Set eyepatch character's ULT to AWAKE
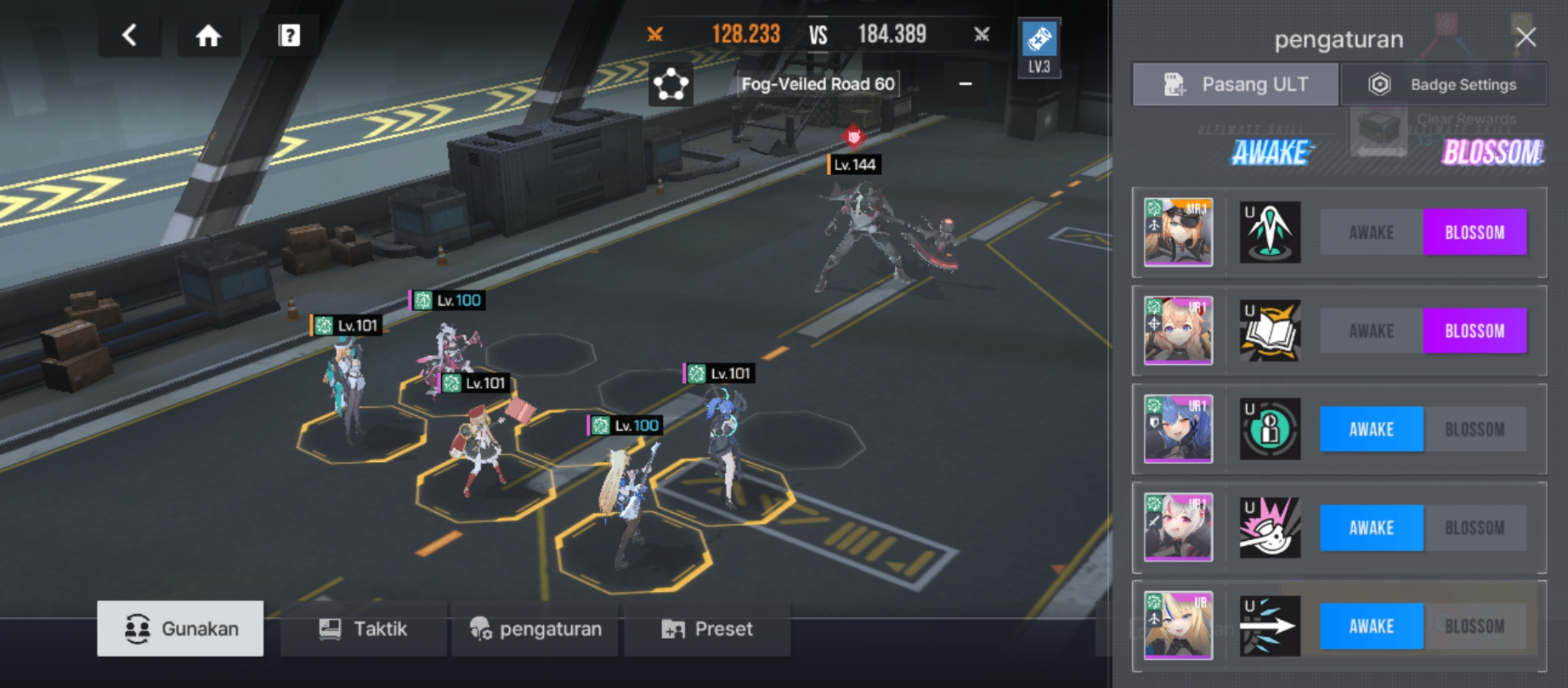1568x688 pixels. coord(1371,233)
